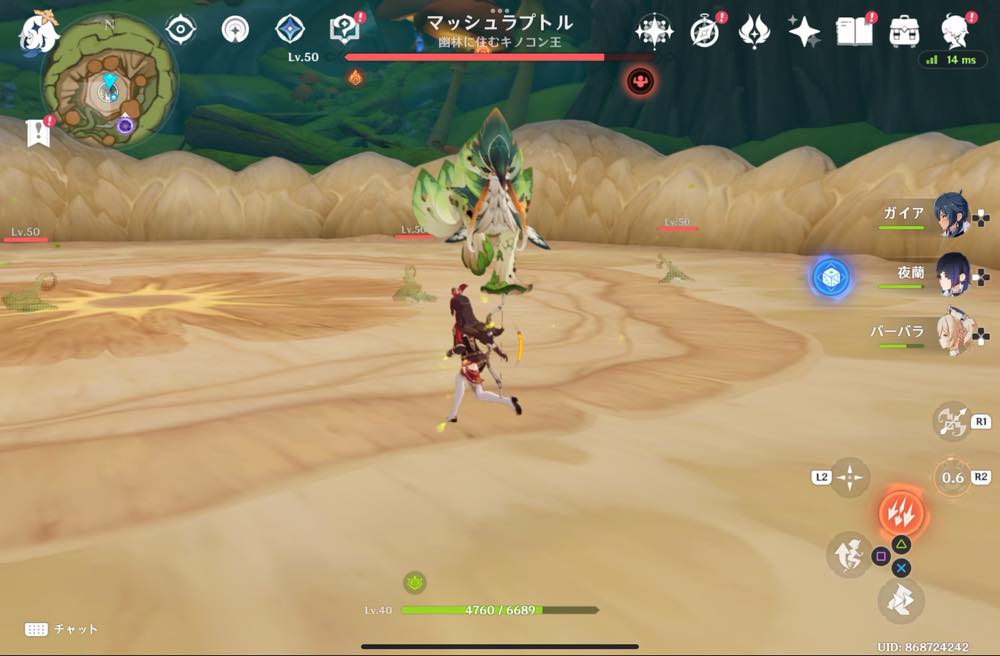Tap the bow aiming mode button
Image resolution: width=1000 pixels, height=656 pixels.
[x=951, y=421]
